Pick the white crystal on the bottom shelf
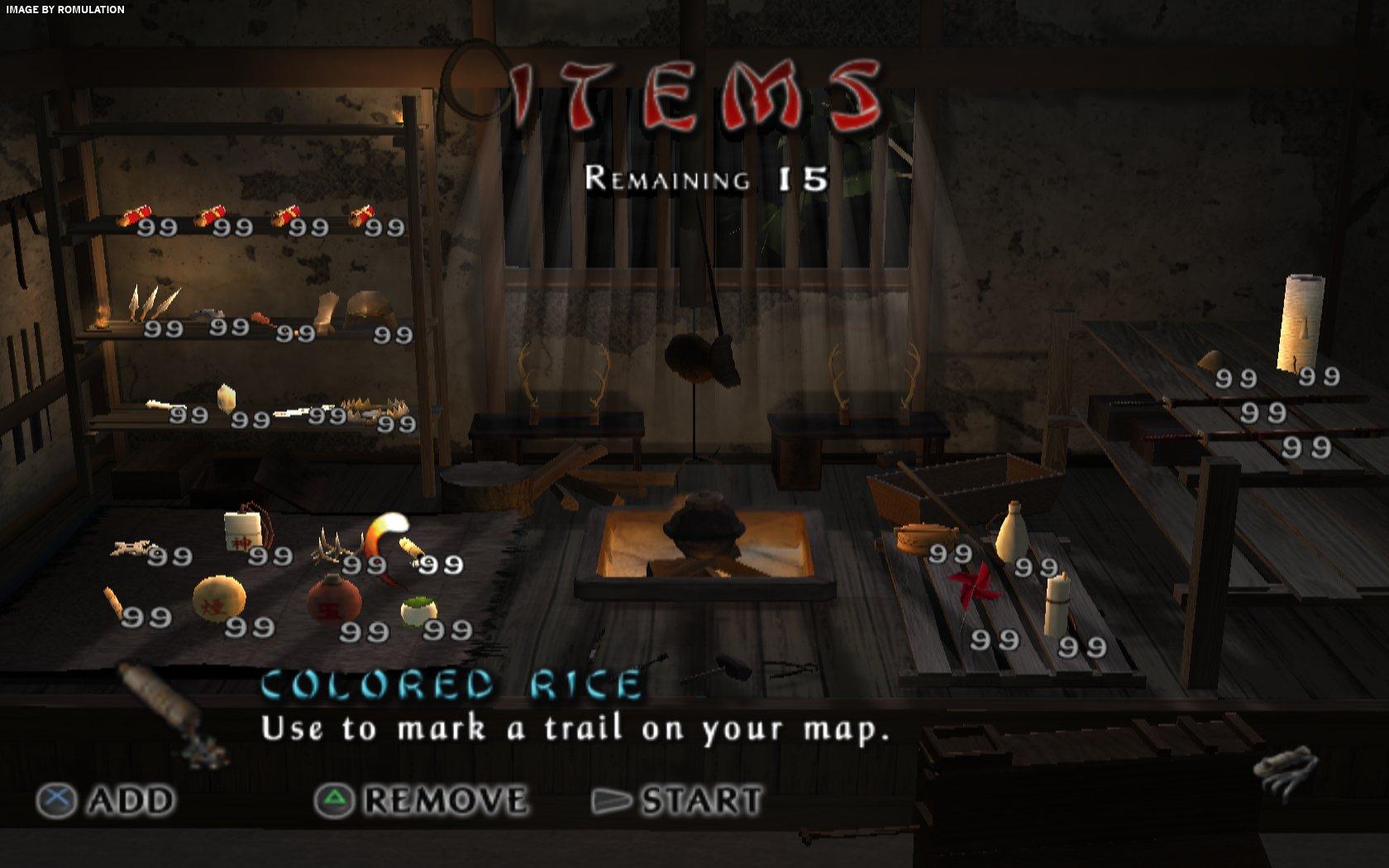The image size is (1389, 868). pyautogui.click(x=226, y=398)
